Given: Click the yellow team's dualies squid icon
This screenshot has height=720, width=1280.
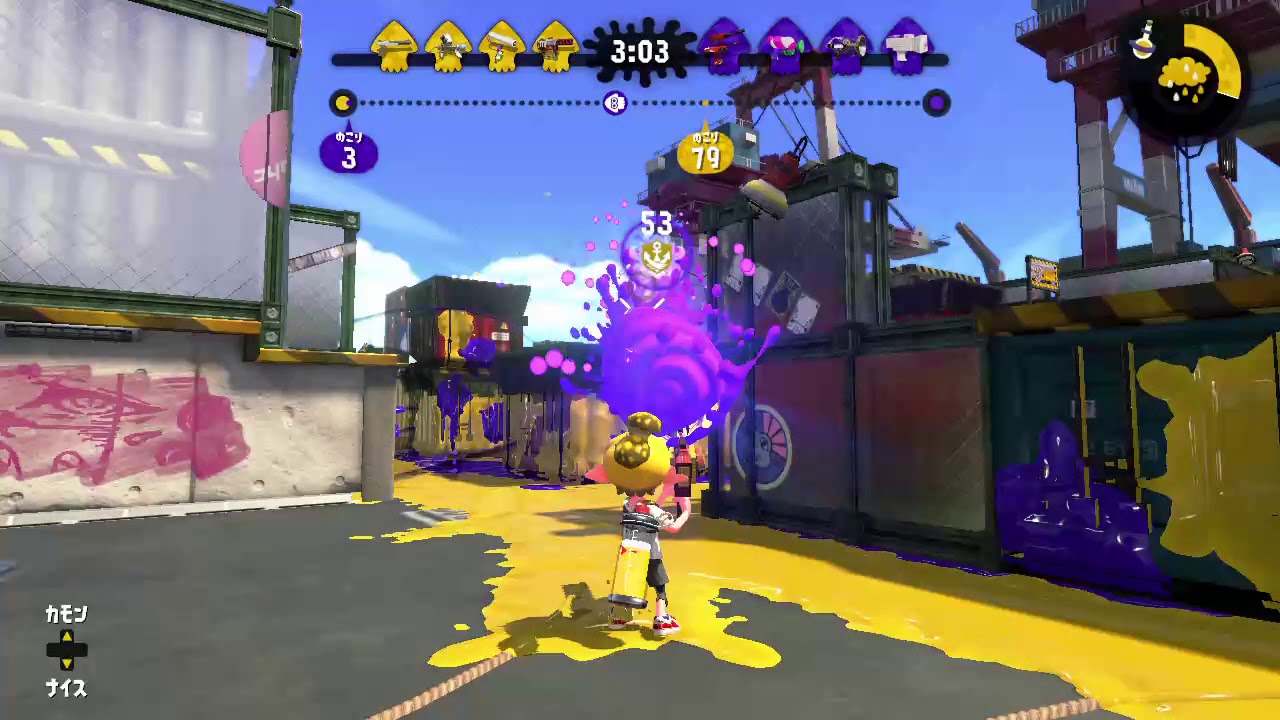Looking at the screenshot, I should (x=448, y=45).
